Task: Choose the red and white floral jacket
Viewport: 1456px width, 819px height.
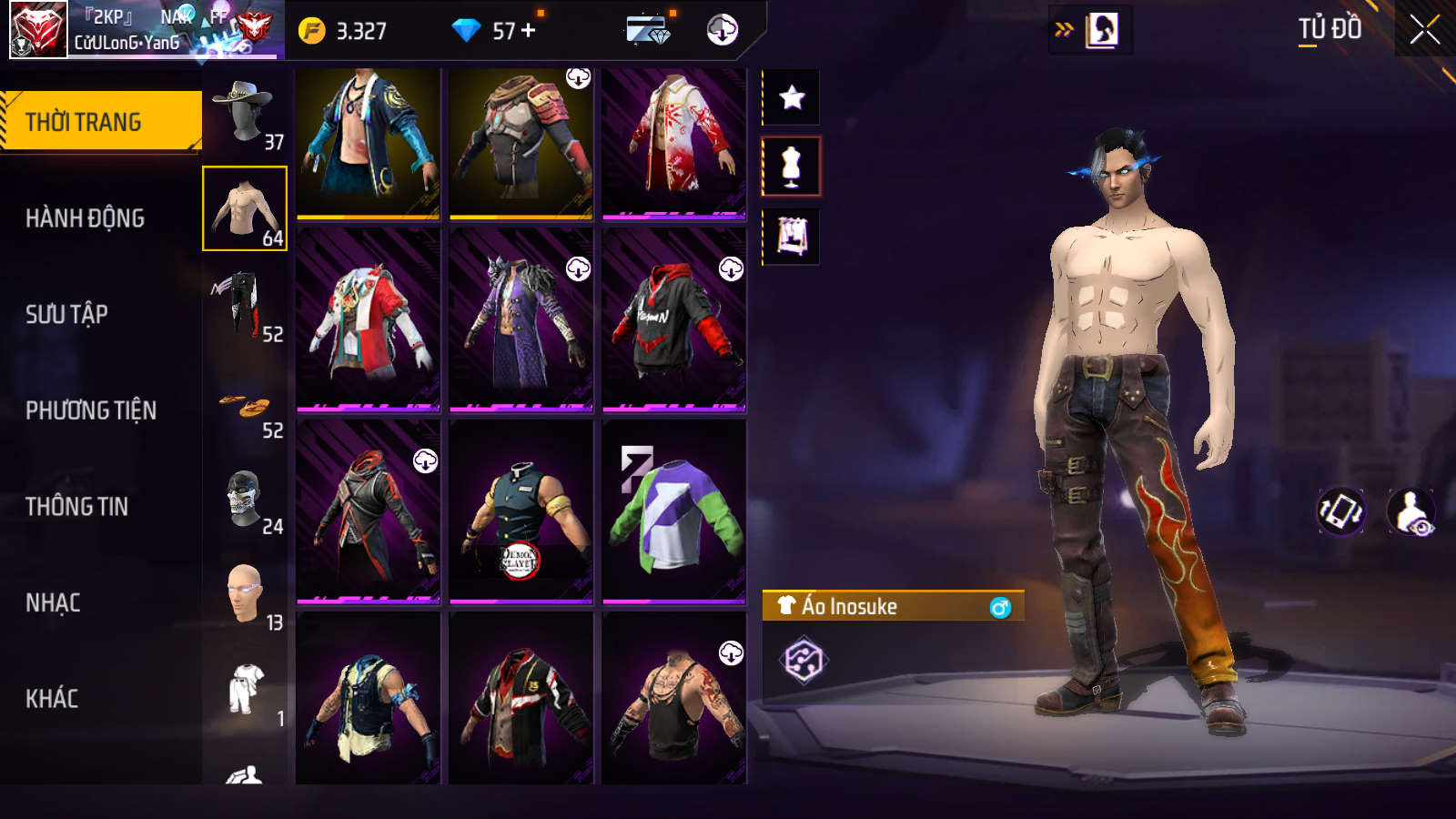Action: 673,143
